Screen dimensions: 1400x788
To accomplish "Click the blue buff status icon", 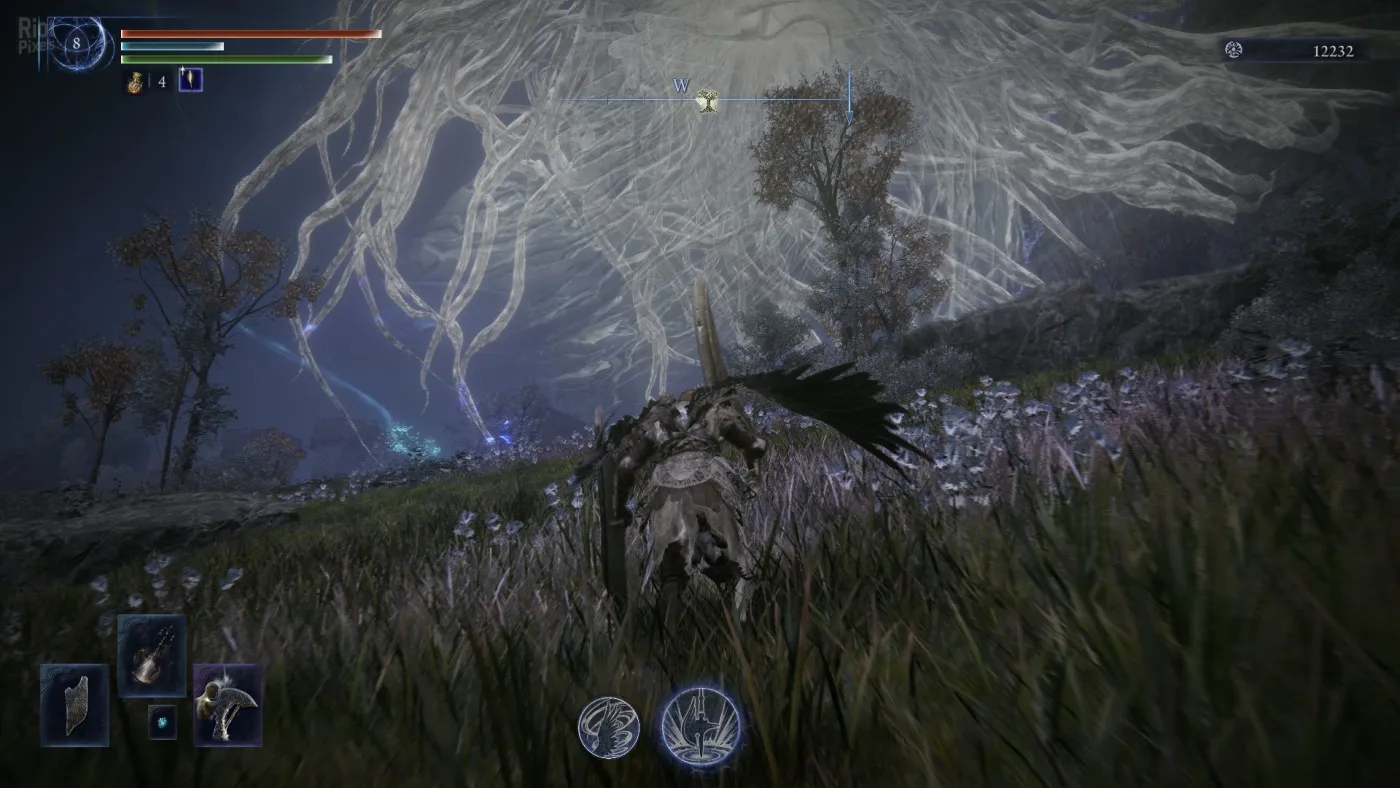I will (190, 80).
